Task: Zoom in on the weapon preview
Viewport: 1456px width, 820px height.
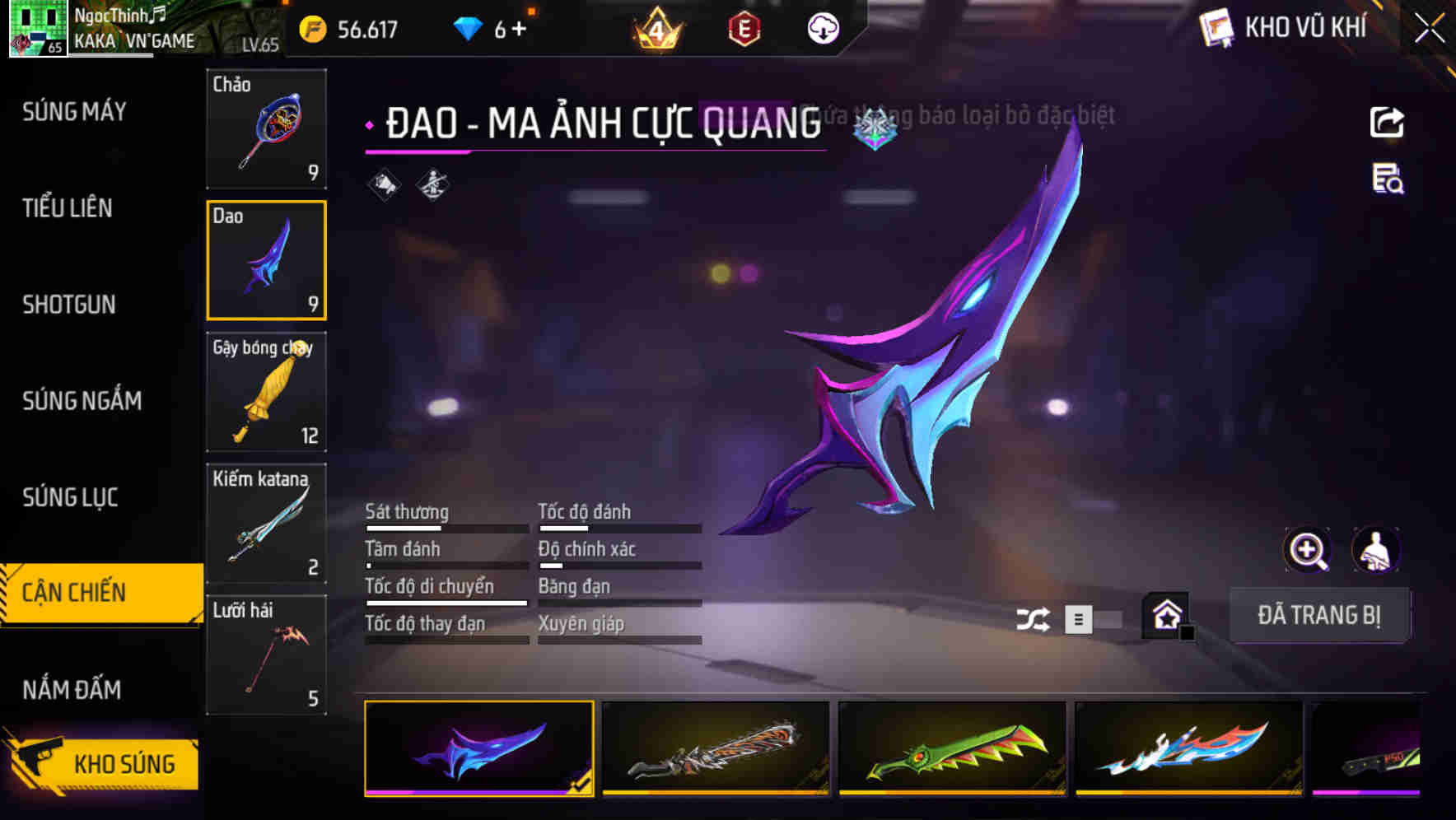Action: coord(1309,550)
